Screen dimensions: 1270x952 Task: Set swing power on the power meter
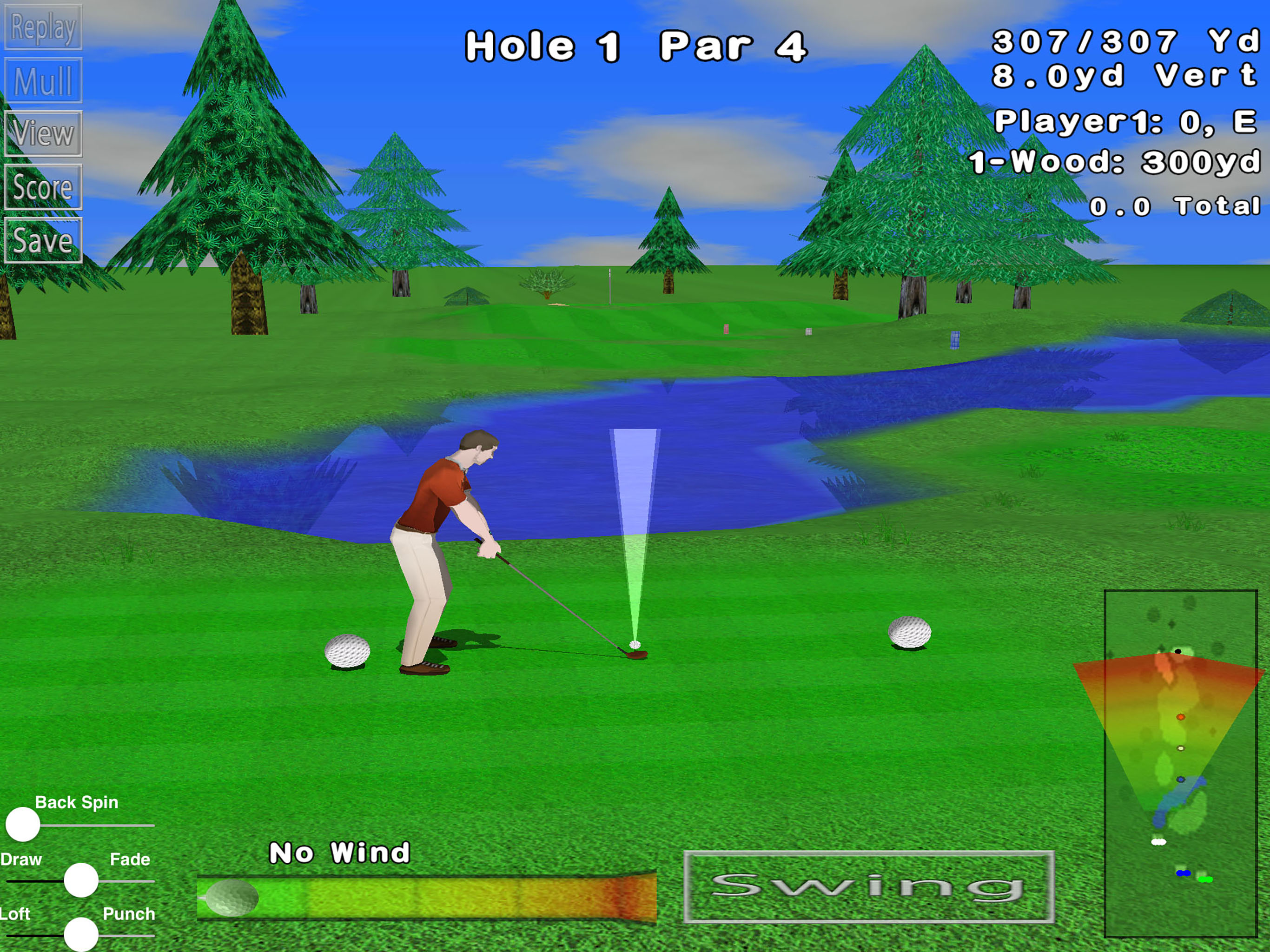click(426, 898)
